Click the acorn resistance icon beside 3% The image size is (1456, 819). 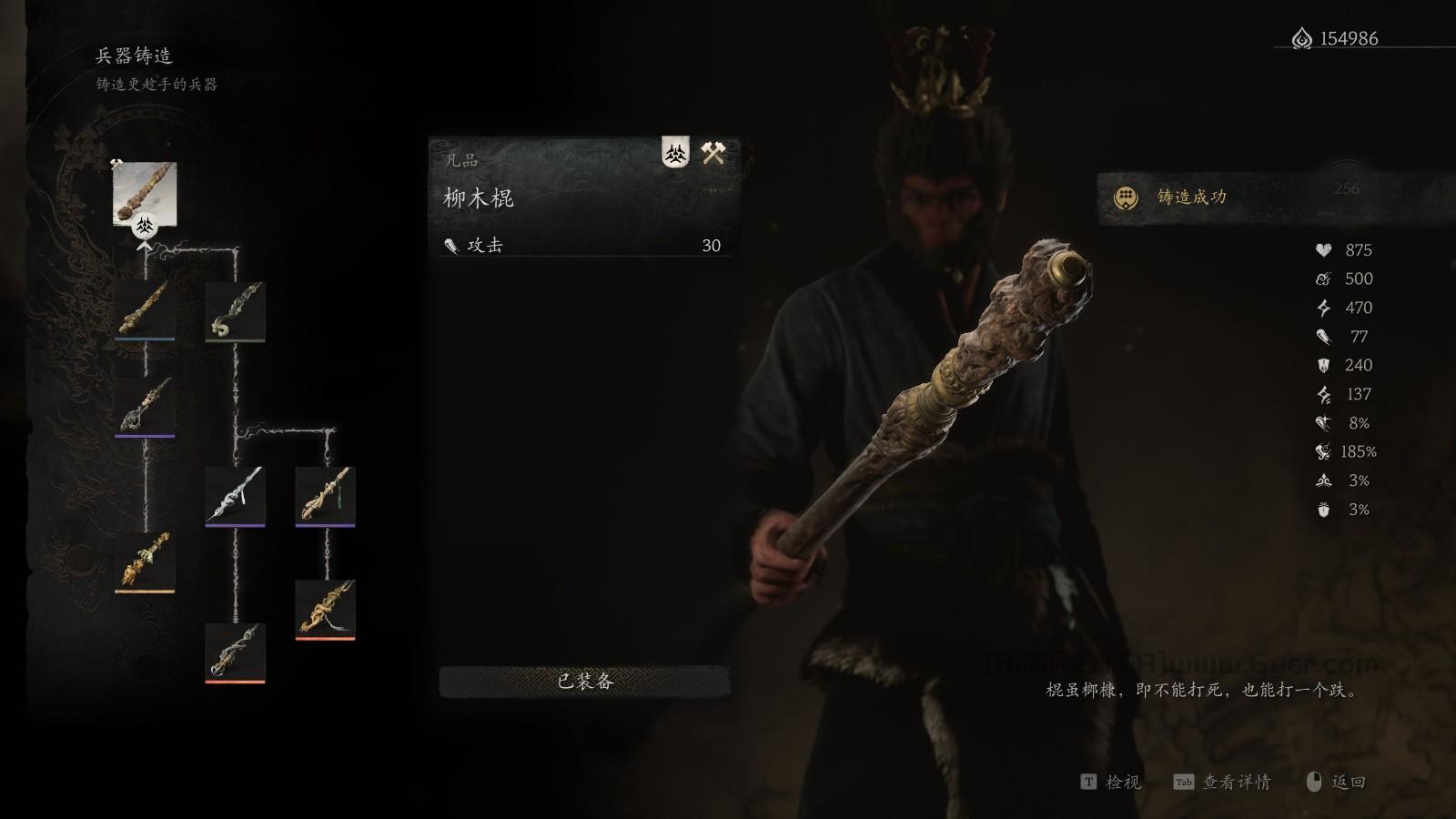[1325, 509]
